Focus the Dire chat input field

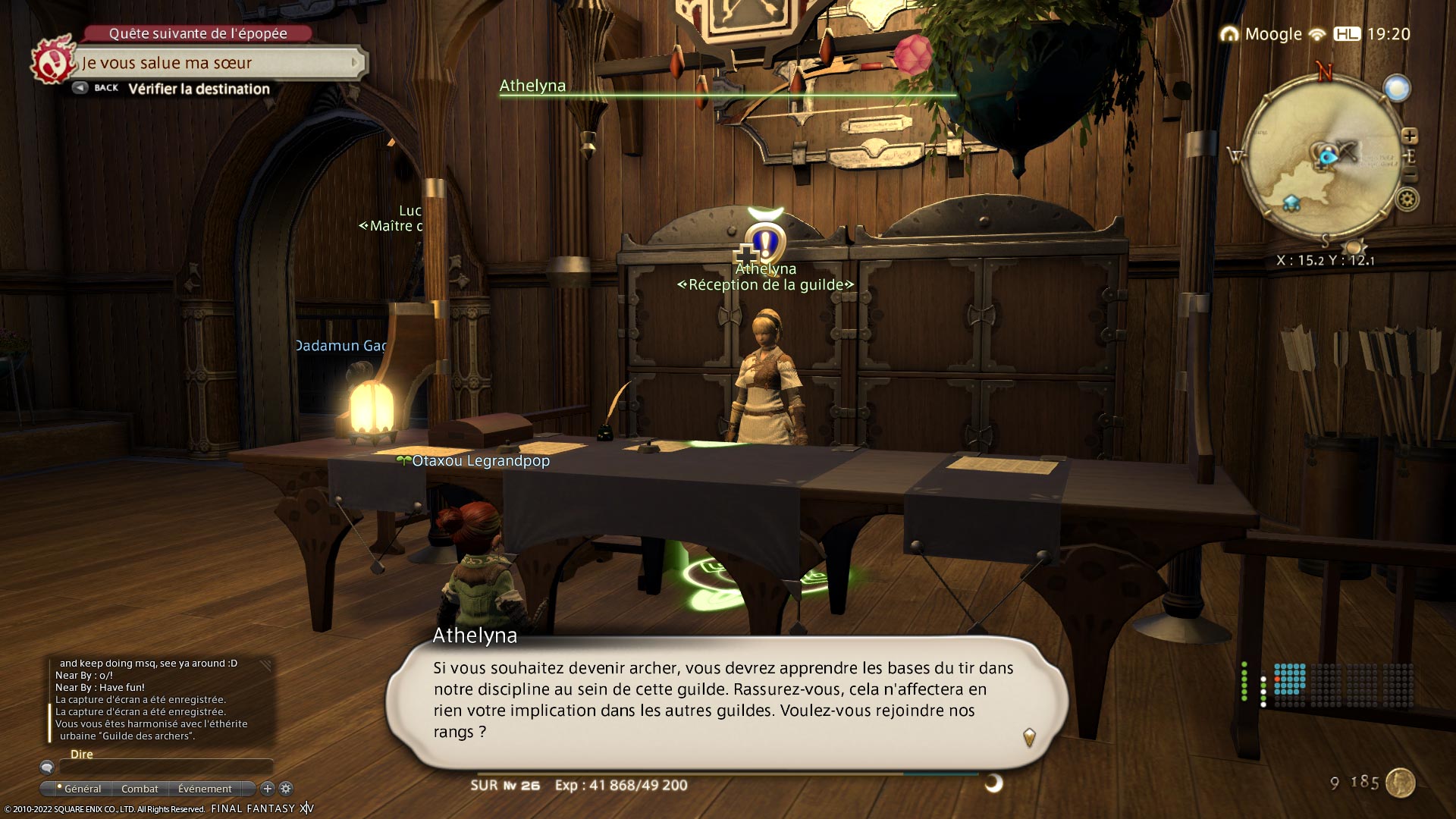click(x=165, y=767)
